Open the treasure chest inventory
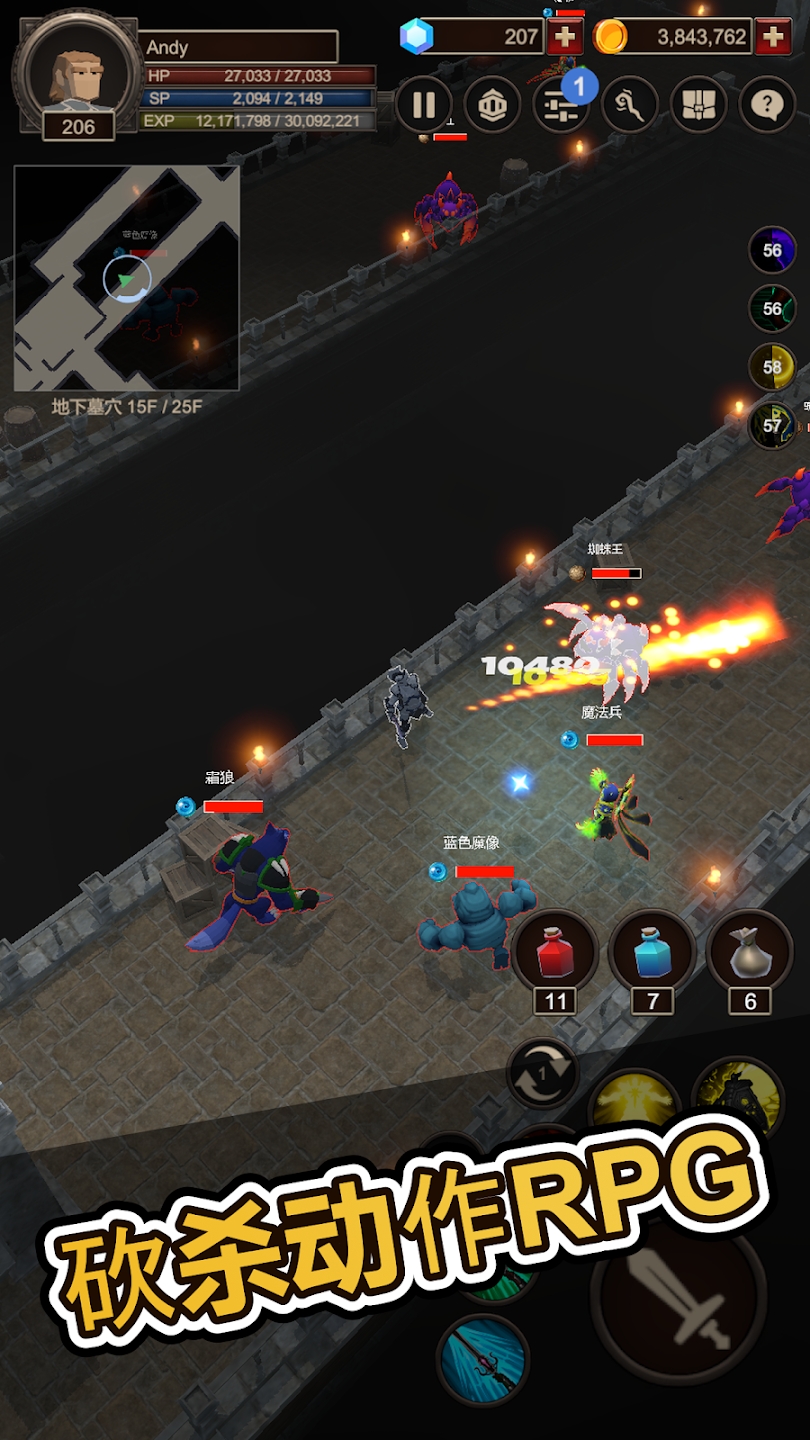The height and width of the screenshot is (1440, 810). [x=698, y=105]
